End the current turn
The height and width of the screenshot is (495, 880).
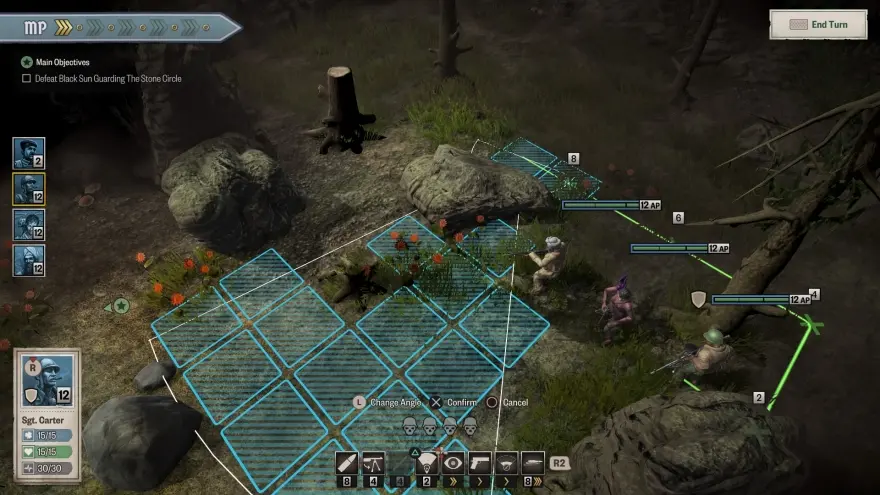pyautogui.click(x=818, y=24)
